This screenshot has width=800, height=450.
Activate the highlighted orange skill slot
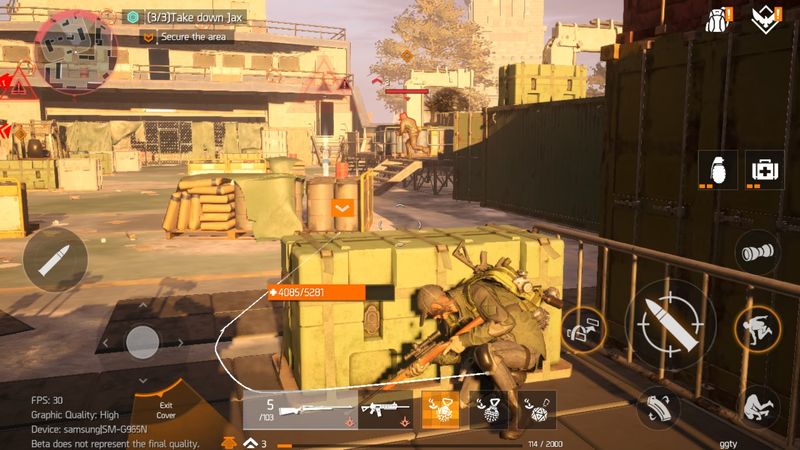(440, 410)
